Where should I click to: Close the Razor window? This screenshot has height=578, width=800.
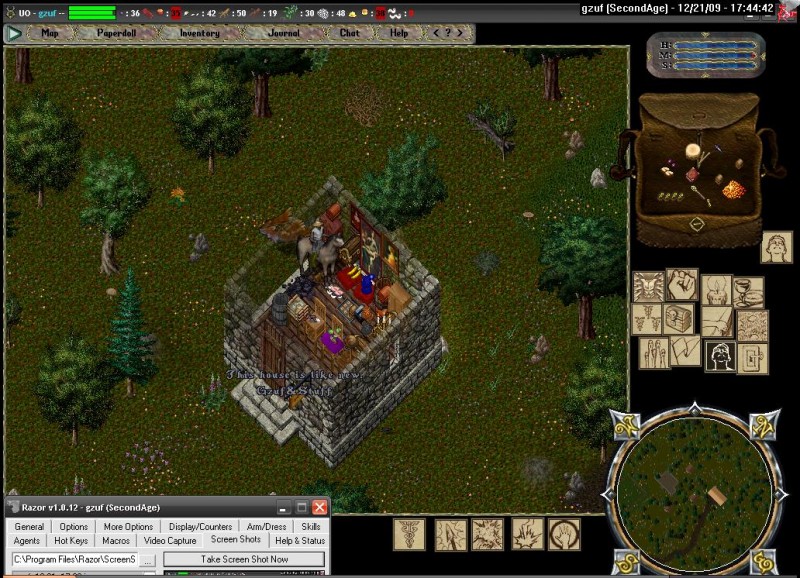[319, 508]
